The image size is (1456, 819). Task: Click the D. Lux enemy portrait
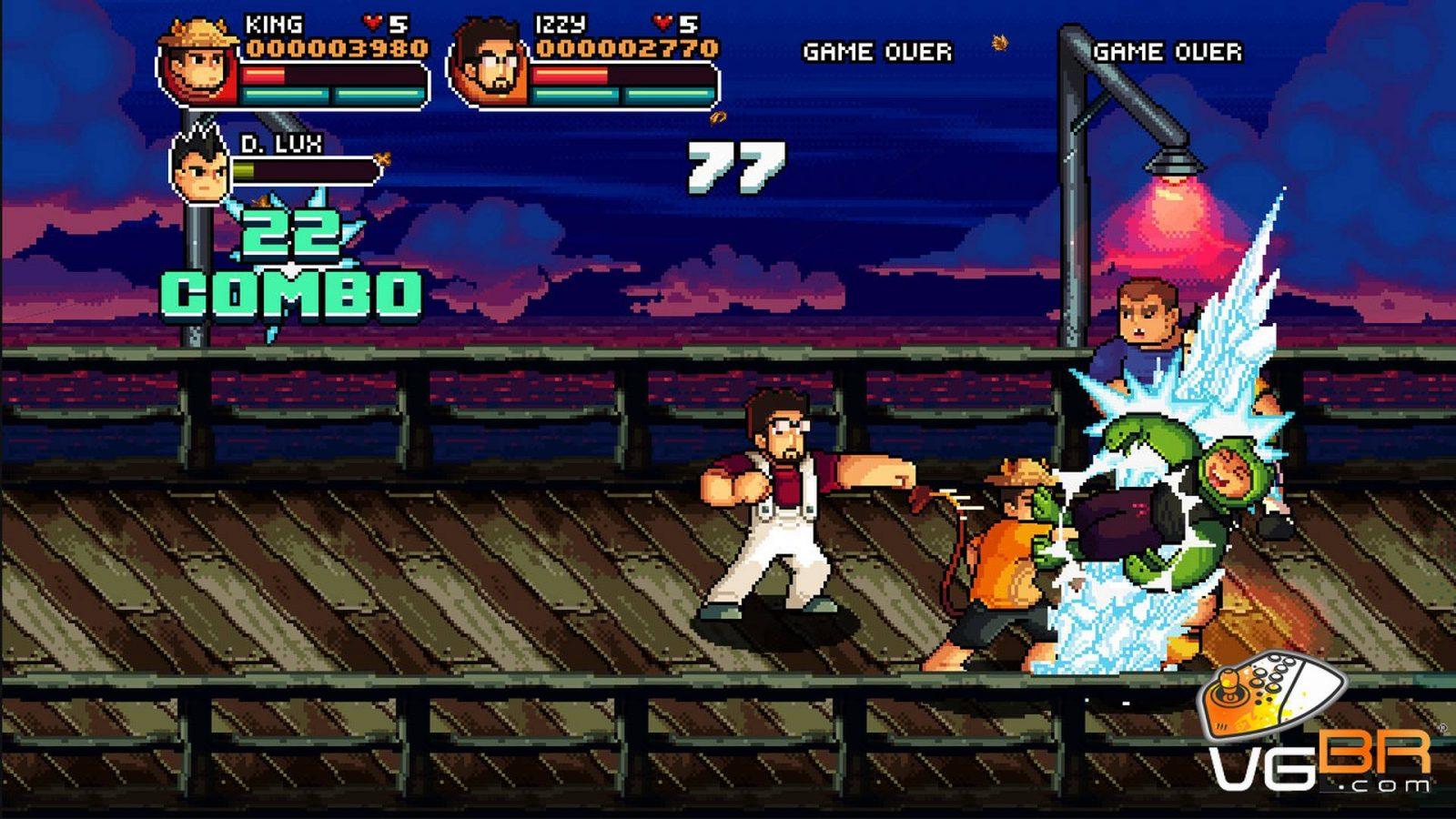click(200, 167)
